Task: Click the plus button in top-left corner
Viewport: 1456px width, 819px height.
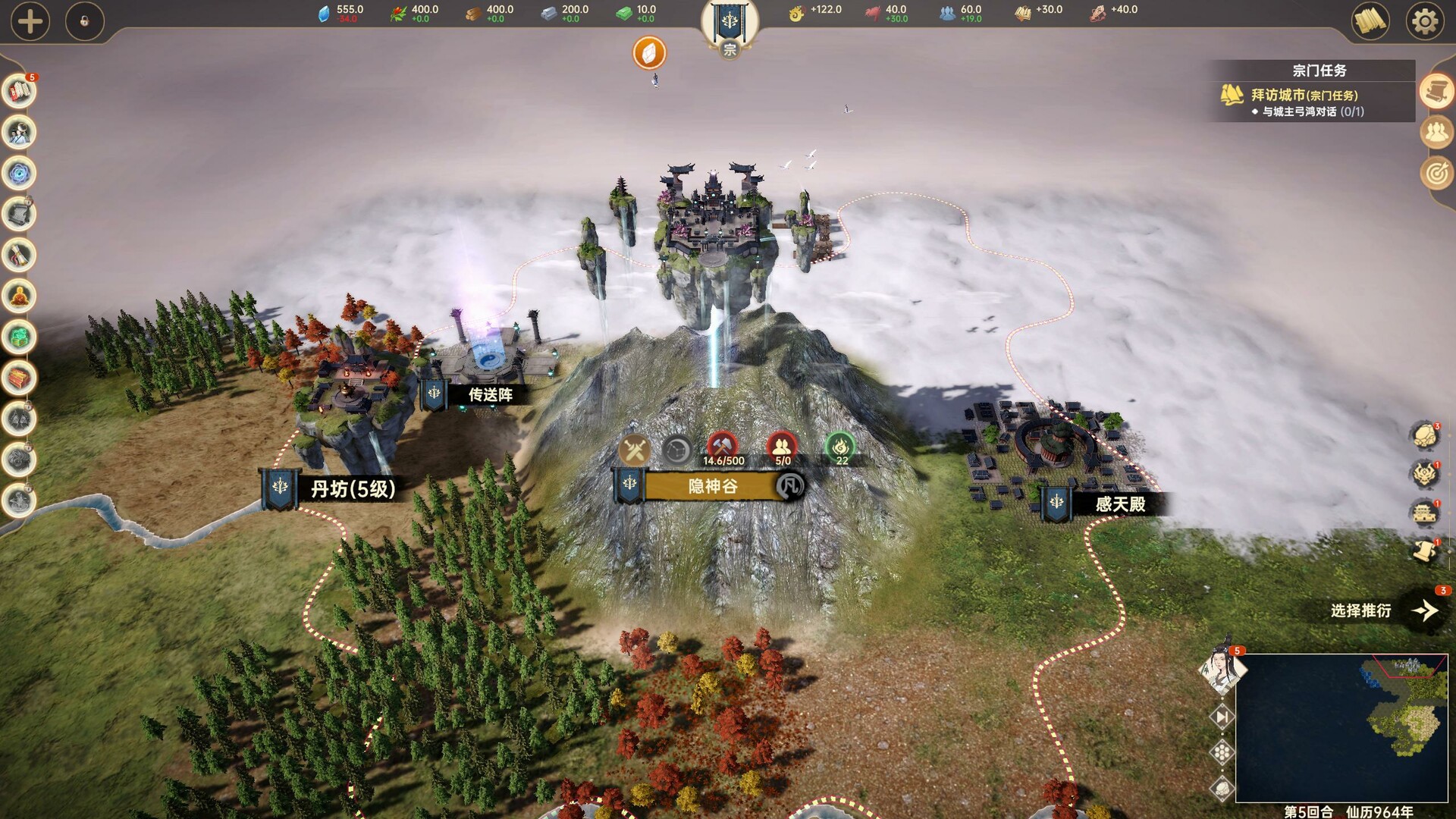Action: [x=30, y=21]
